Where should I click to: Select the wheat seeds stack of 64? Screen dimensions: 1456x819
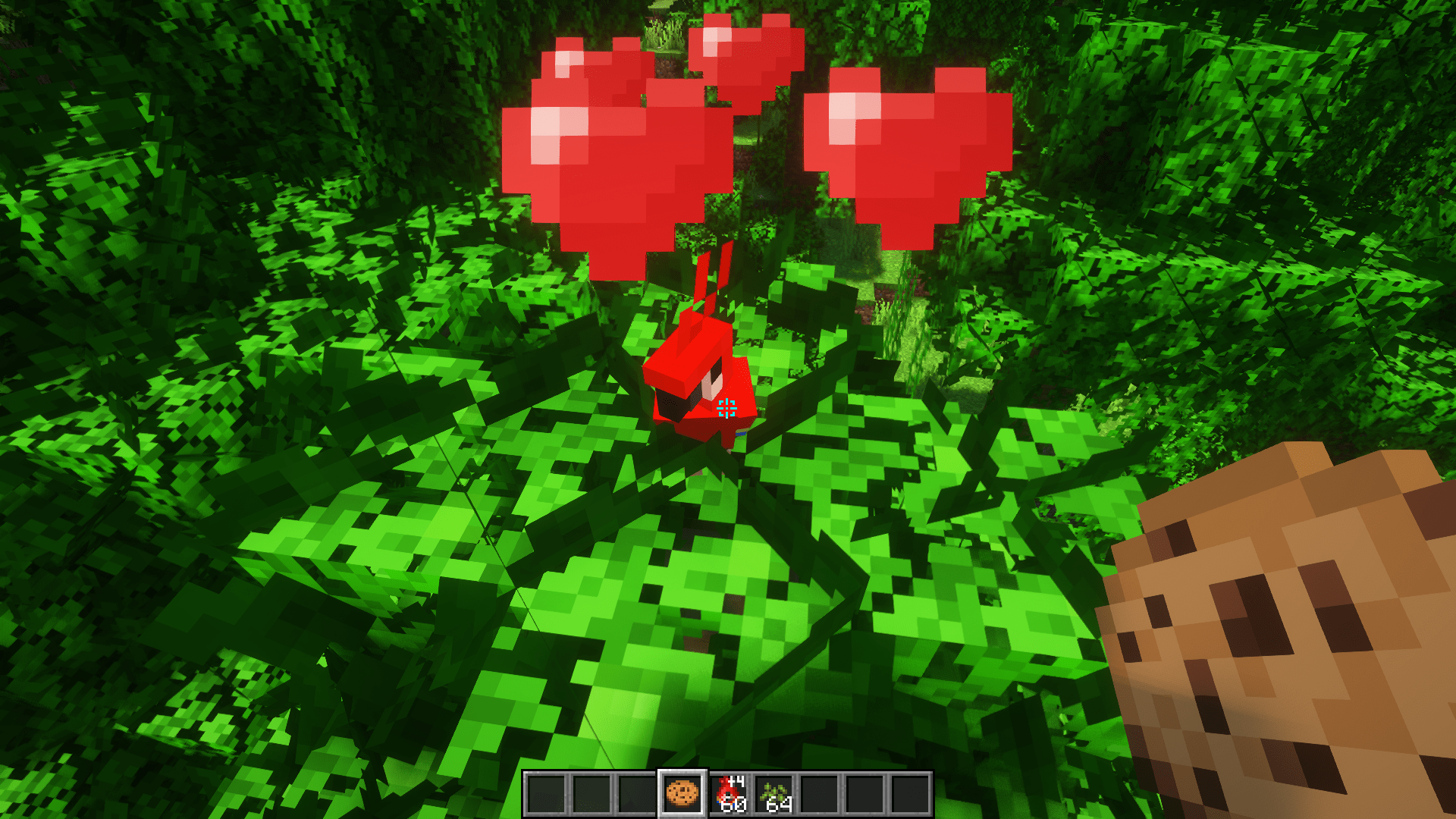[773, 795]
